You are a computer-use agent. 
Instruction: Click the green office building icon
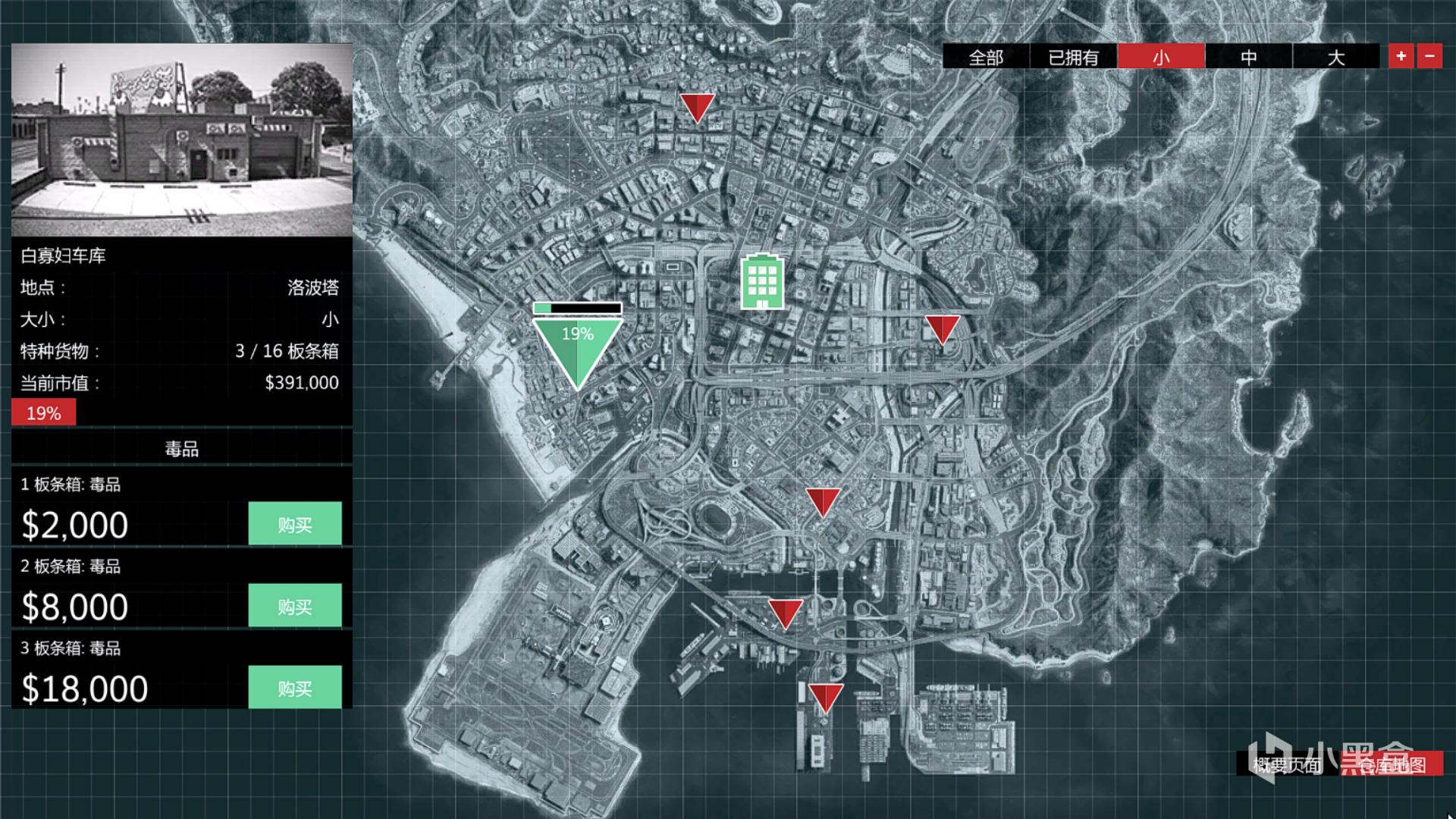762,281
